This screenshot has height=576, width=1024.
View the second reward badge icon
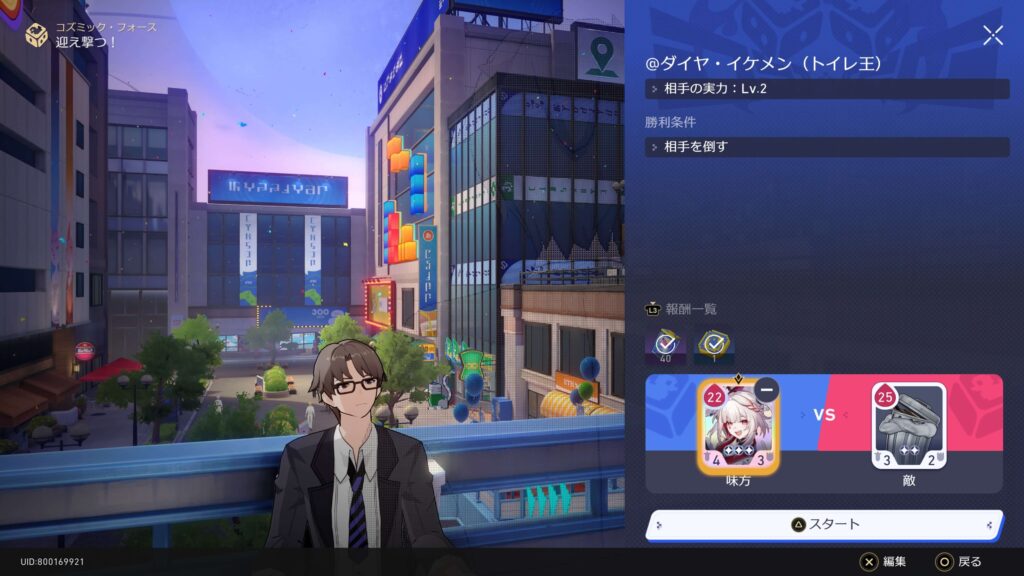pos(714,346)
